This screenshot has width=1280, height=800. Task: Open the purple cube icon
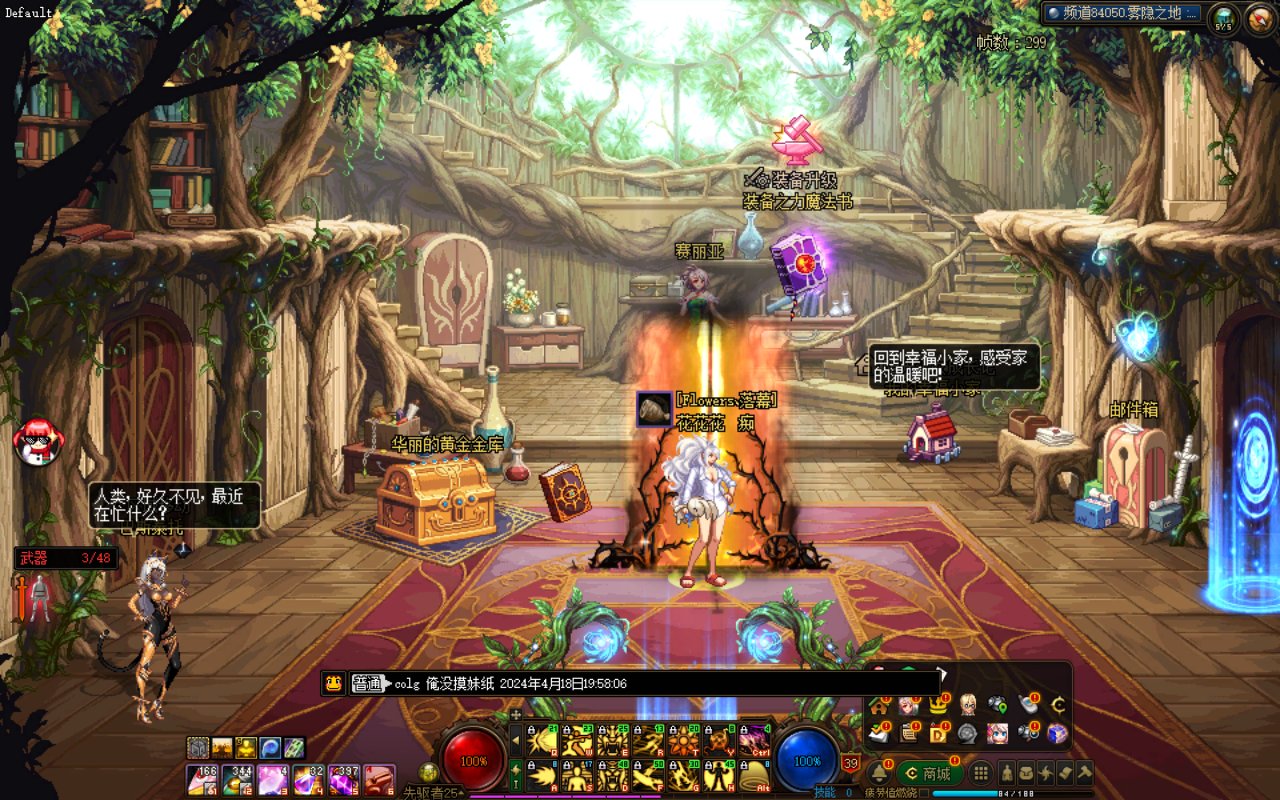pyautogui.click(x=1057, y=733)
